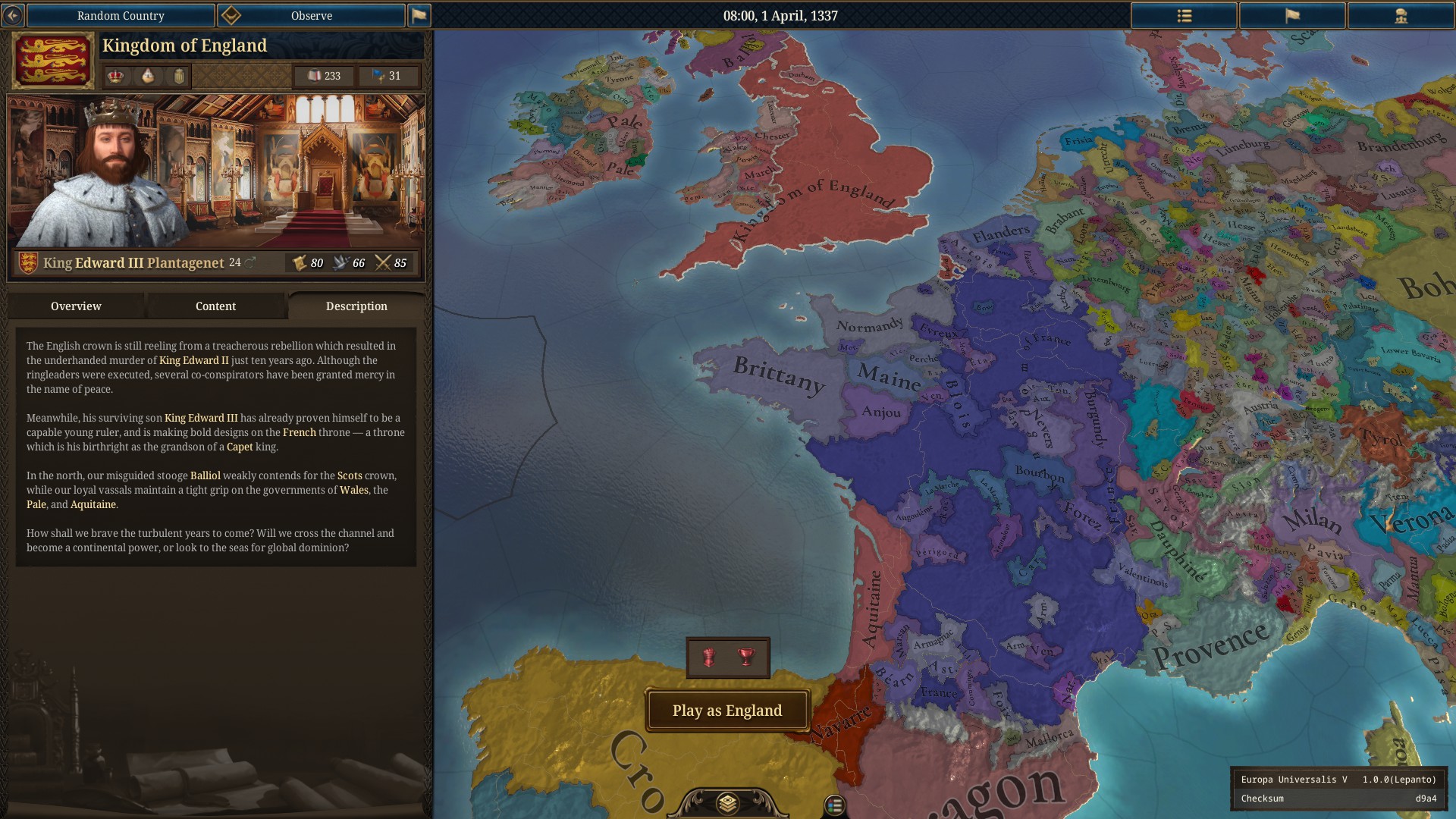Image resolution: width=1456 pixels, height=819 pixels.
Task: Click the red trophy cup icon
Action: (746, 657)
